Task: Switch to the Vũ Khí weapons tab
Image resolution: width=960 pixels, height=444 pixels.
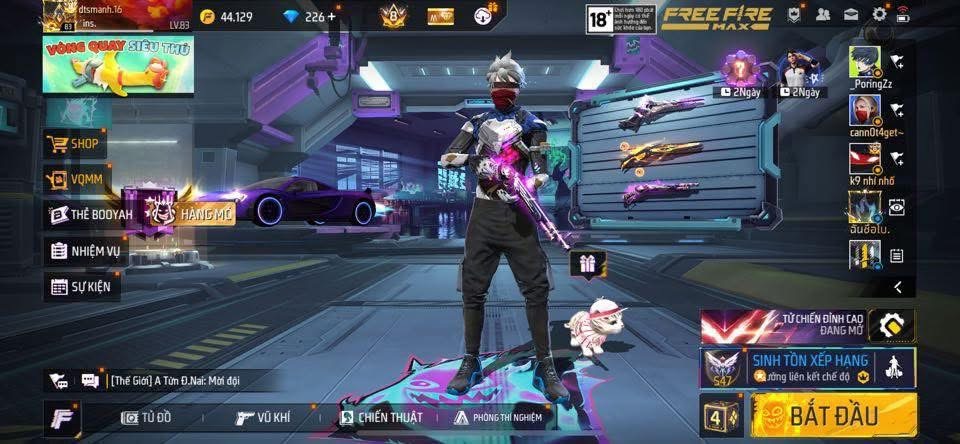Action: (x=265, y=418)
